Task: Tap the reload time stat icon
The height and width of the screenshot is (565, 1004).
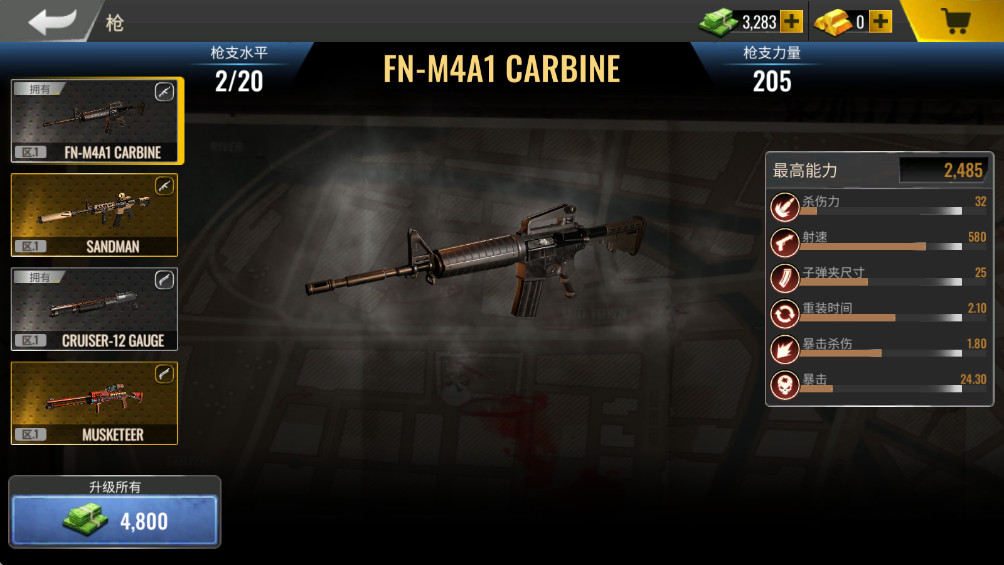Action: 785,314
